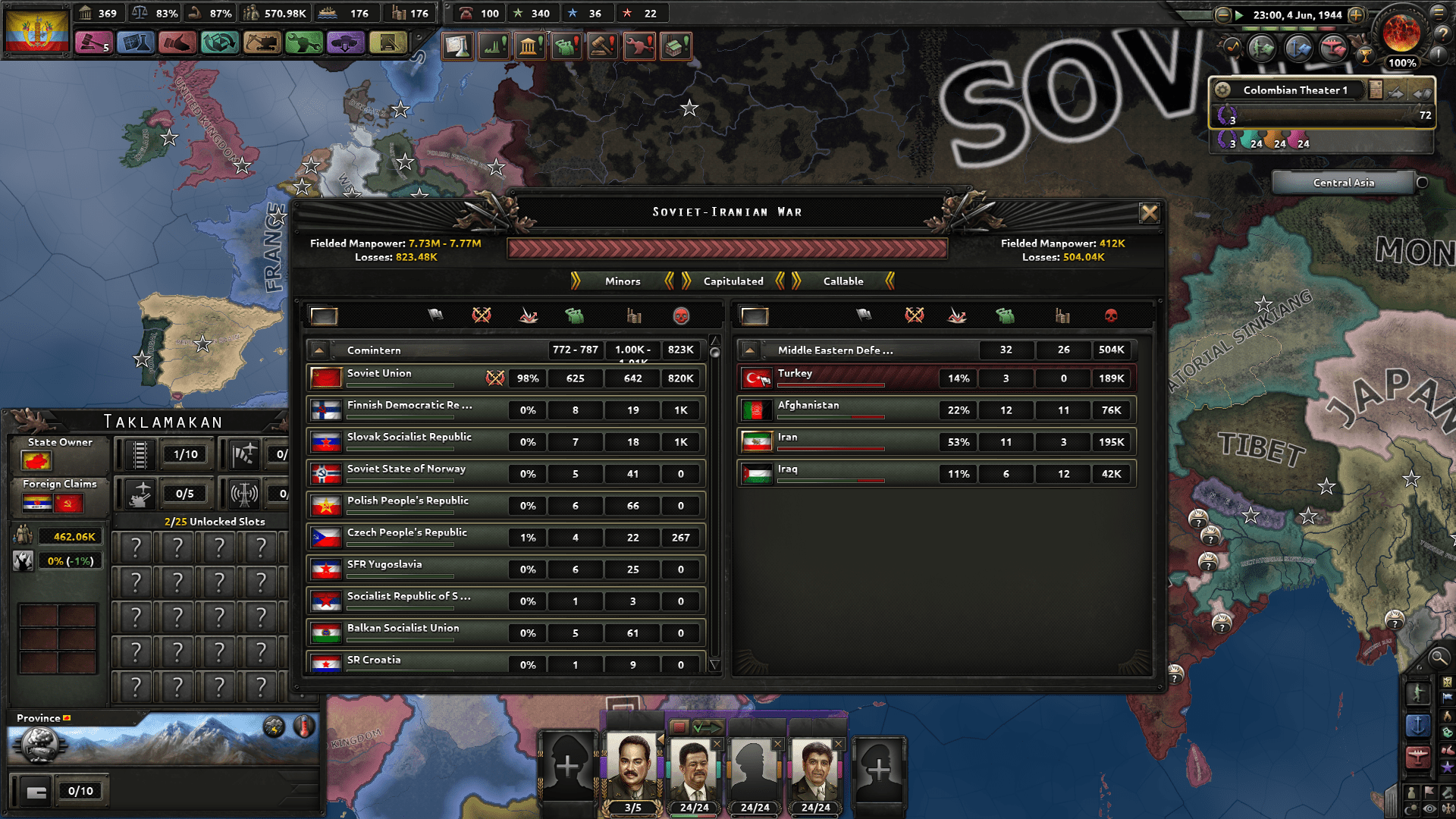This screenshot has height=819, width=1456.
Task: Open the army logistics menu icon
Action: [x=387, y=43]
